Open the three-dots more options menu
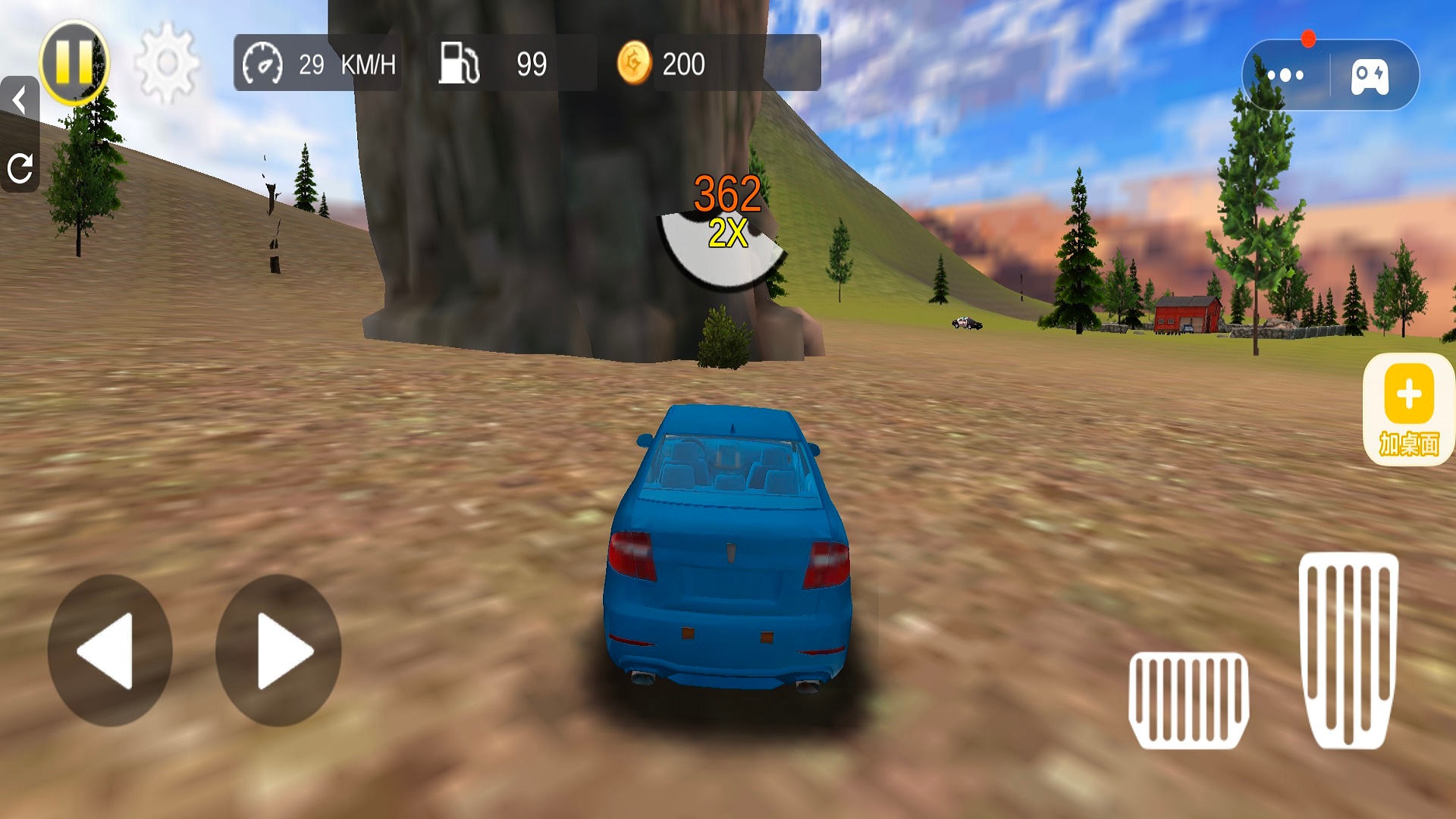The image size is (1456, 819). 1285,75
